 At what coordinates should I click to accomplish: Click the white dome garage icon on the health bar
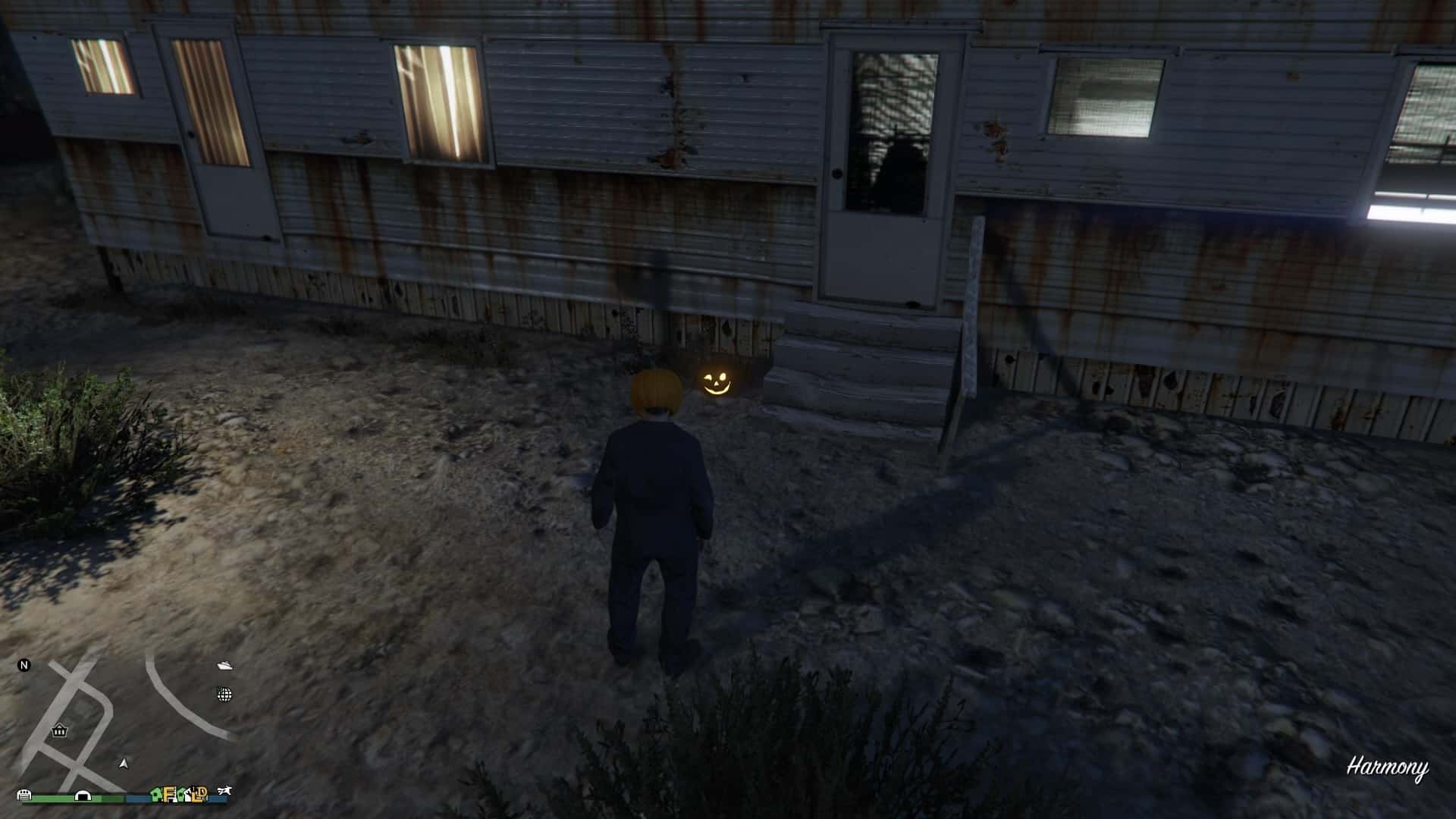[x=82, y=796]
